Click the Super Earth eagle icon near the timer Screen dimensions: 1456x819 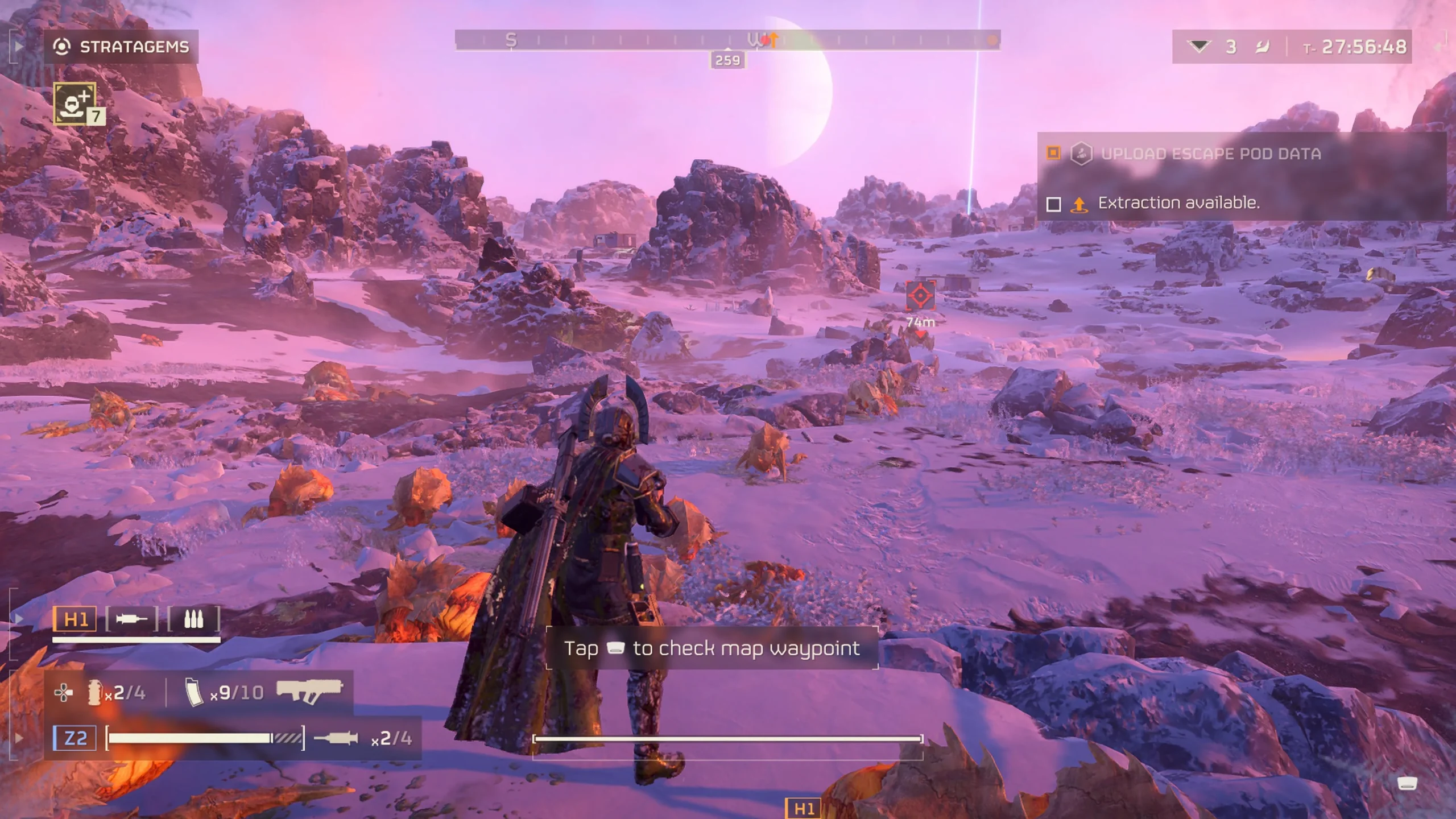tap(1264, 48)
